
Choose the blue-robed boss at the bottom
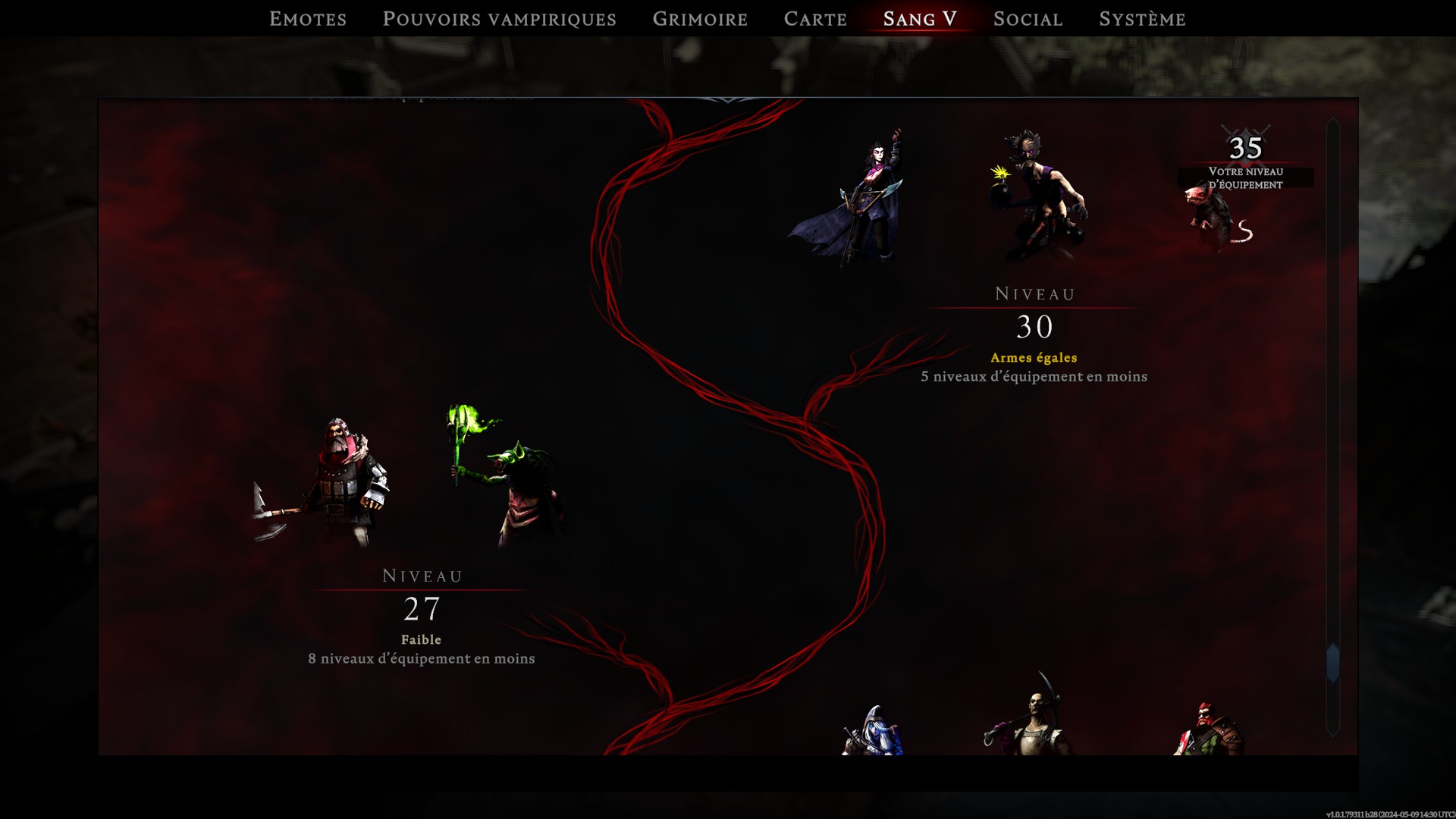(872, 732)
